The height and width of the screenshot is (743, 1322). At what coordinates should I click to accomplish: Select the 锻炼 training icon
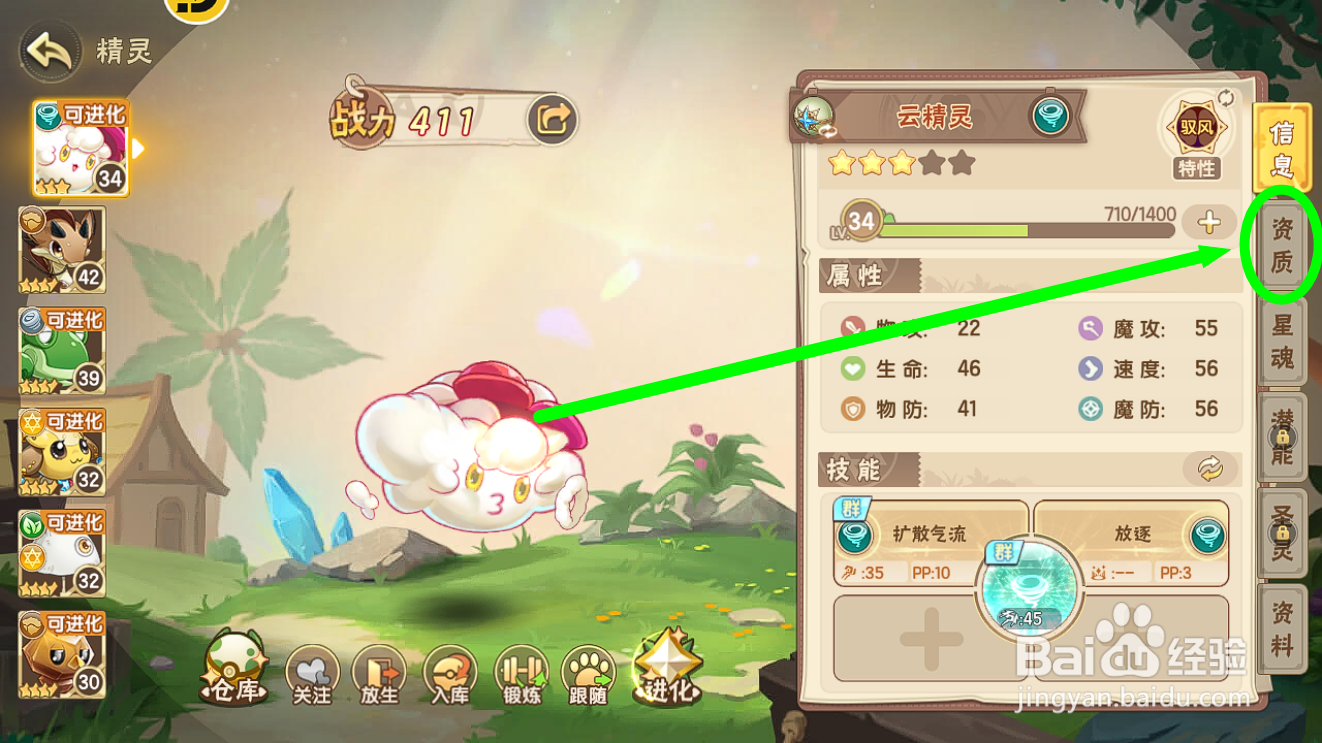(x=521, y=672)
